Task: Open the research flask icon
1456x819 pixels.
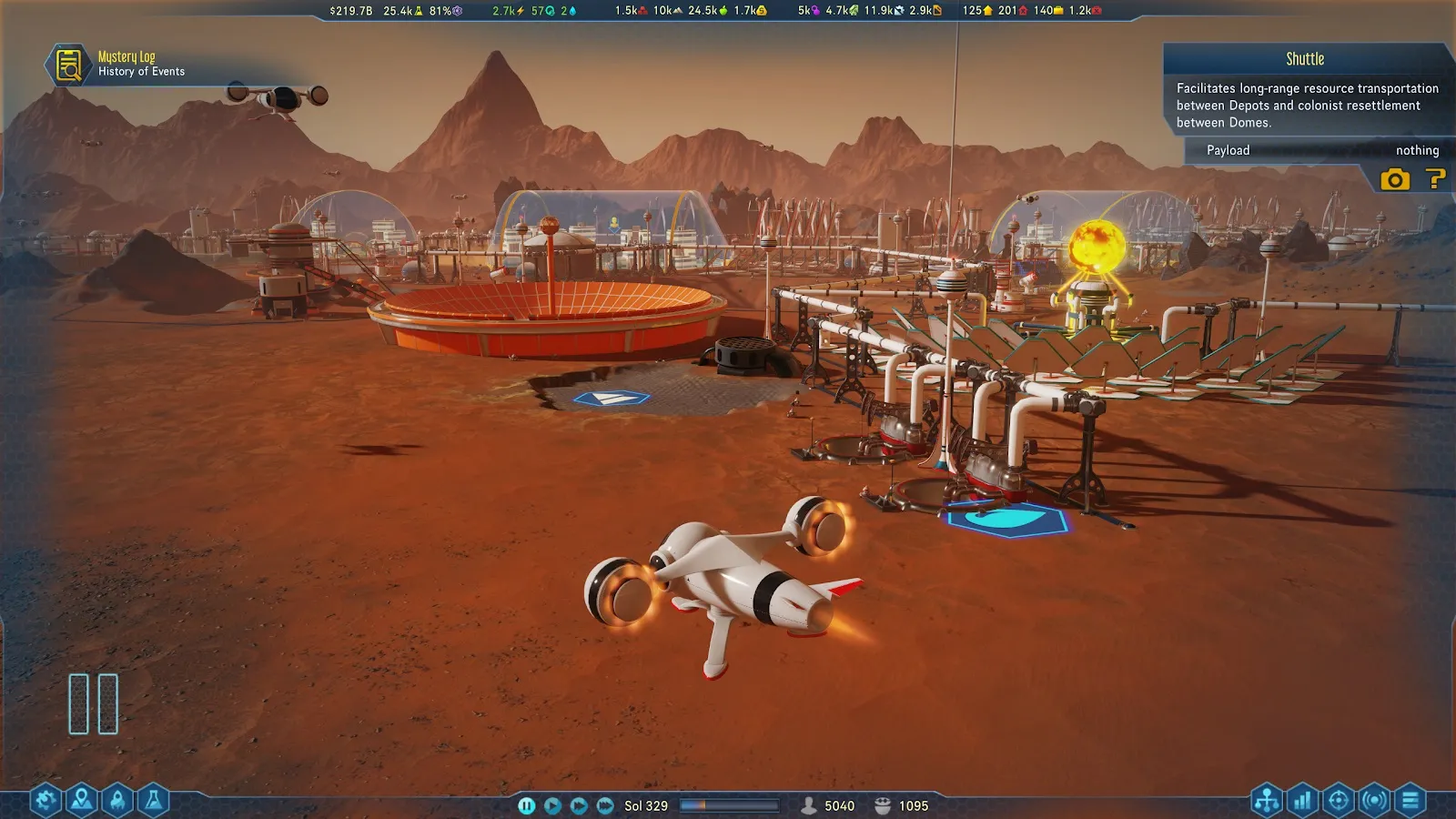Action: click(x=154, y=801)
